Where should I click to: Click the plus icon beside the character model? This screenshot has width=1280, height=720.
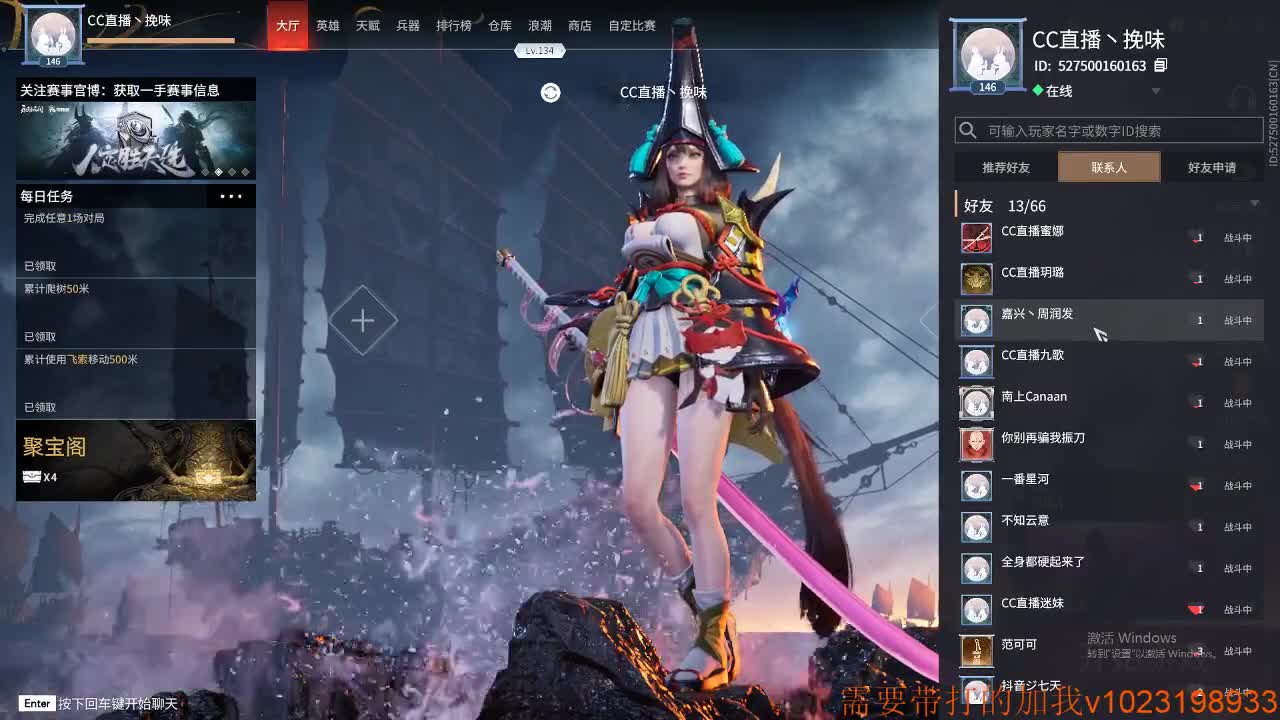point(363,320)
